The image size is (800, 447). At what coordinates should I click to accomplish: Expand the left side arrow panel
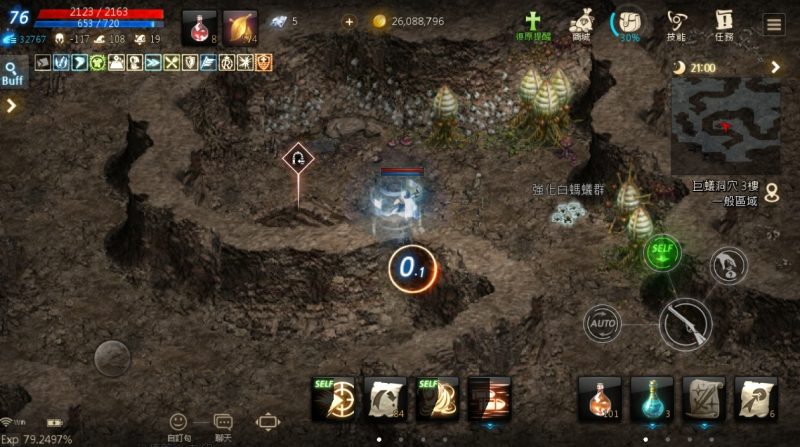(x=12, y=105)
